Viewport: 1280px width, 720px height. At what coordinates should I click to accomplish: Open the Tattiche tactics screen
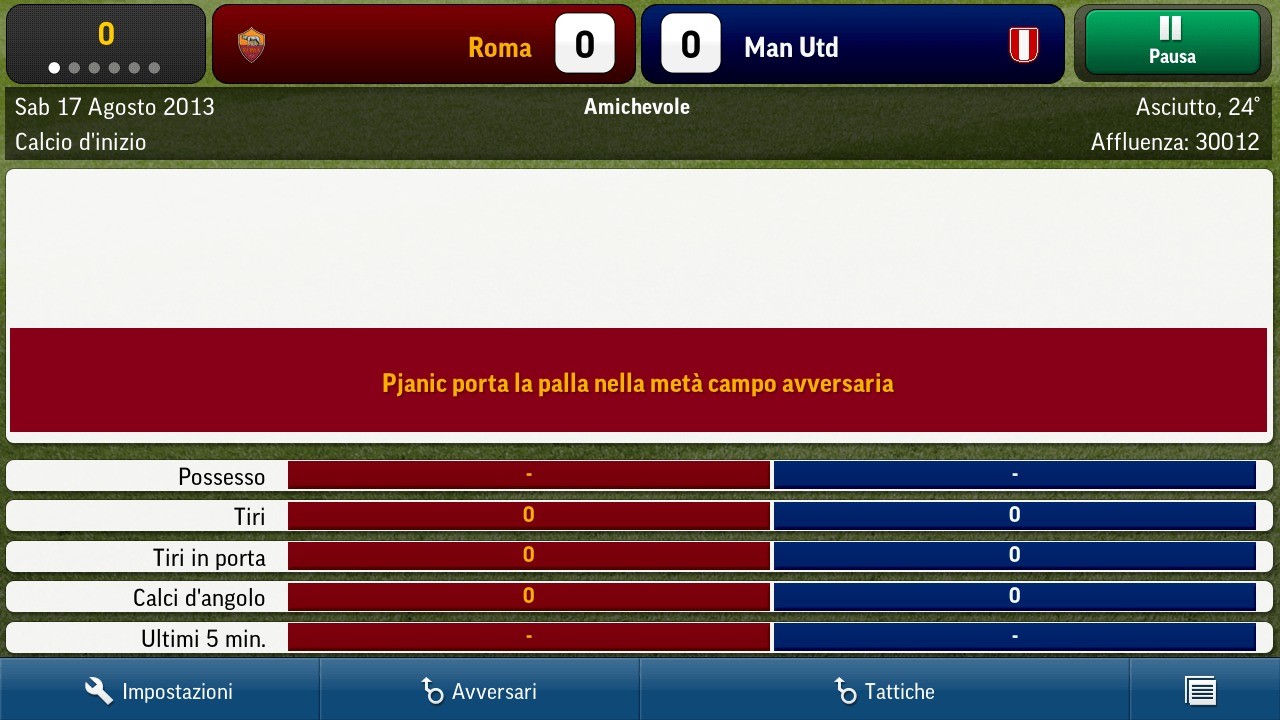pyautogui.click(x=884, y=691)
